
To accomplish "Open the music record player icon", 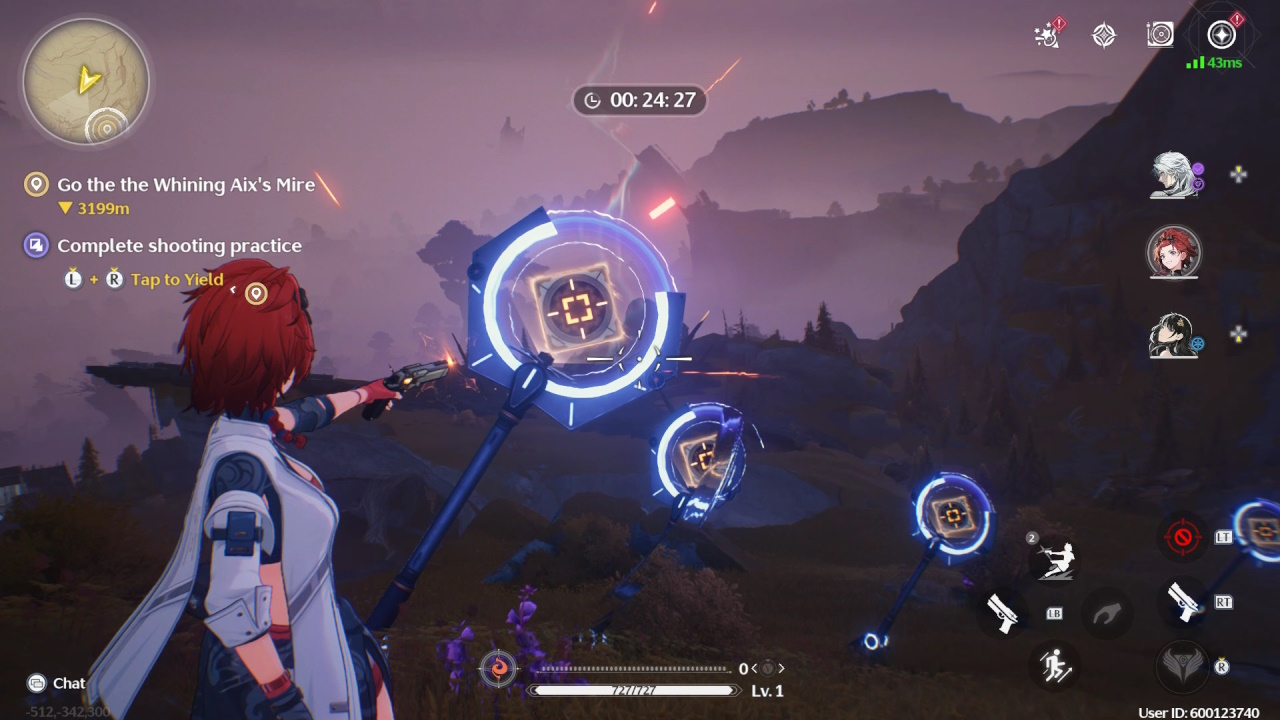I will pos(1160,35).
